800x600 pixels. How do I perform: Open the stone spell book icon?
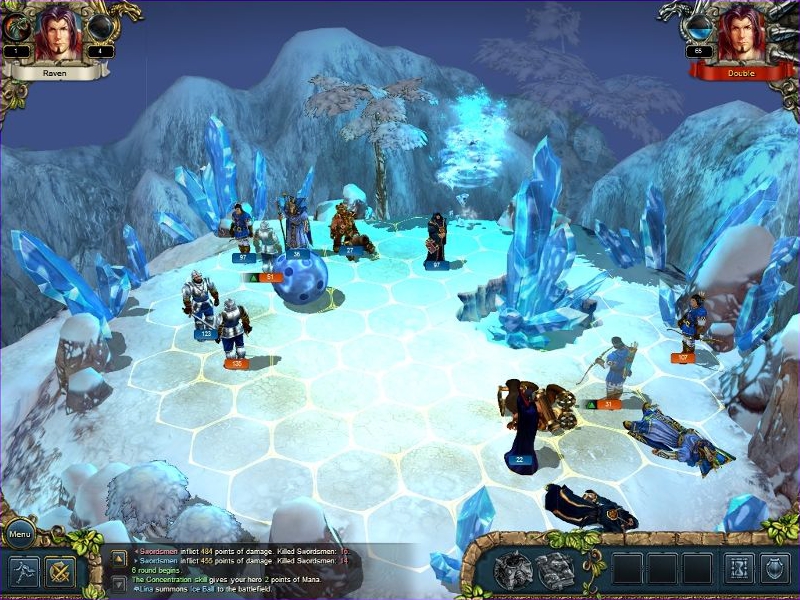pyautogui.click(x=555, y=569)
